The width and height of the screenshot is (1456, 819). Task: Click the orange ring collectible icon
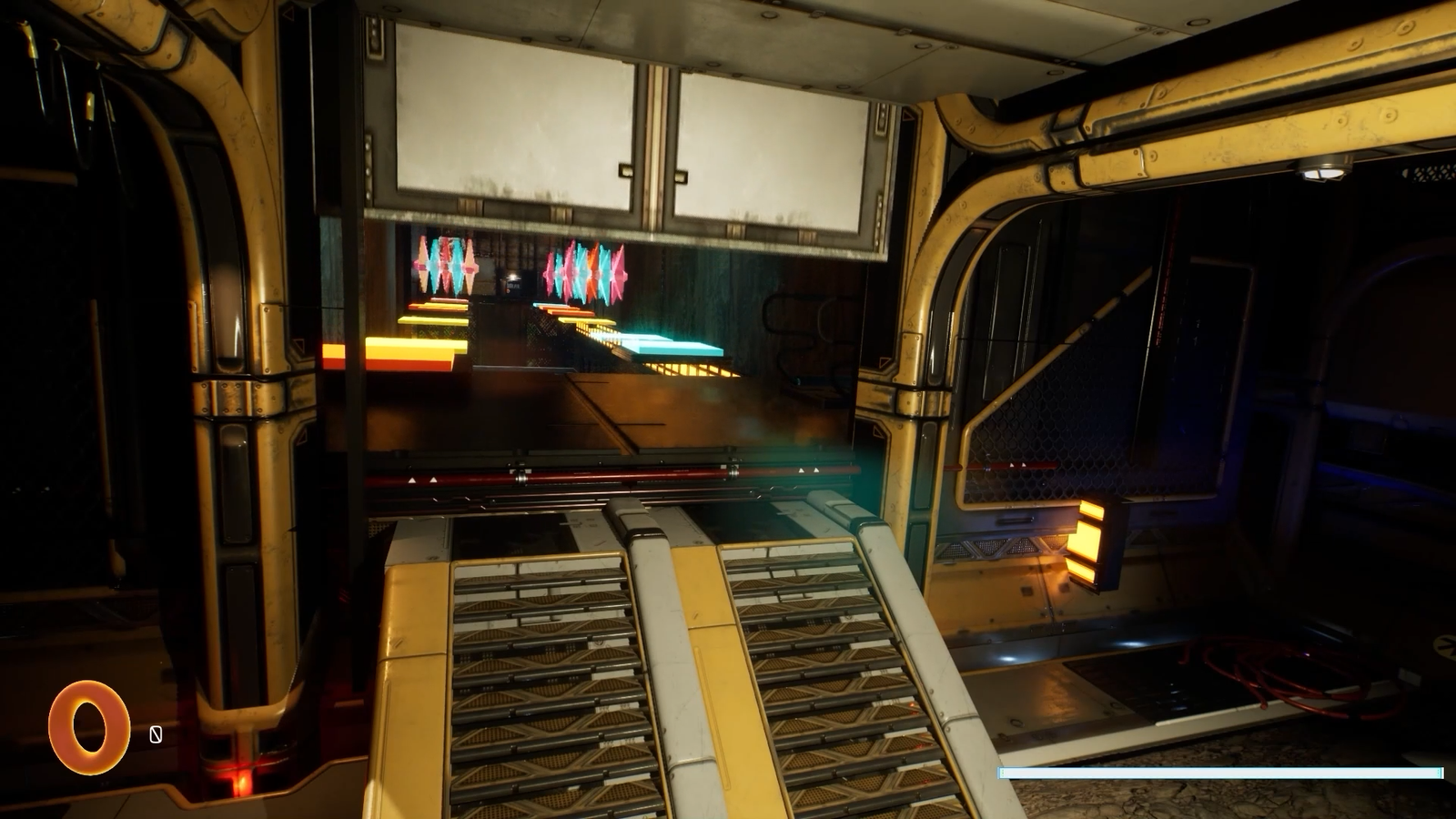tap(88, 727)
